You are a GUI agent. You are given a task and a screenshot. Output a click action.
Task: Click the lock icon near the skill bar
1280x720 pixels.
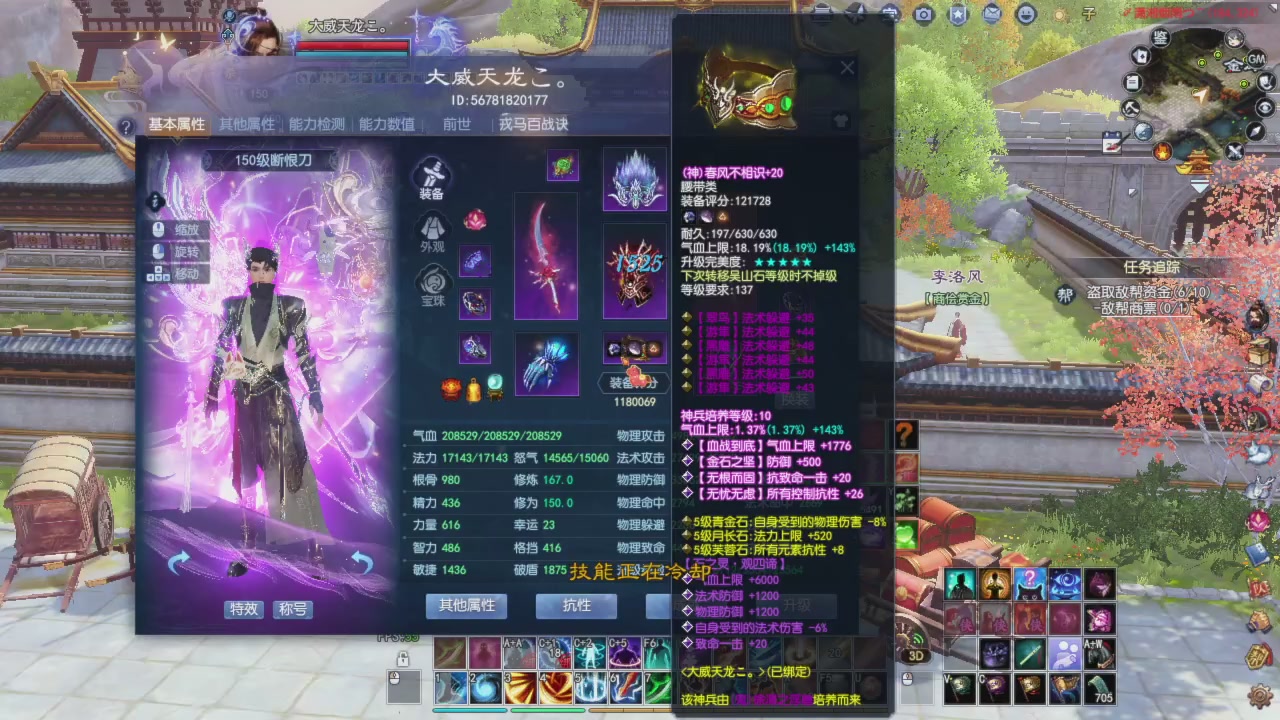403,659
